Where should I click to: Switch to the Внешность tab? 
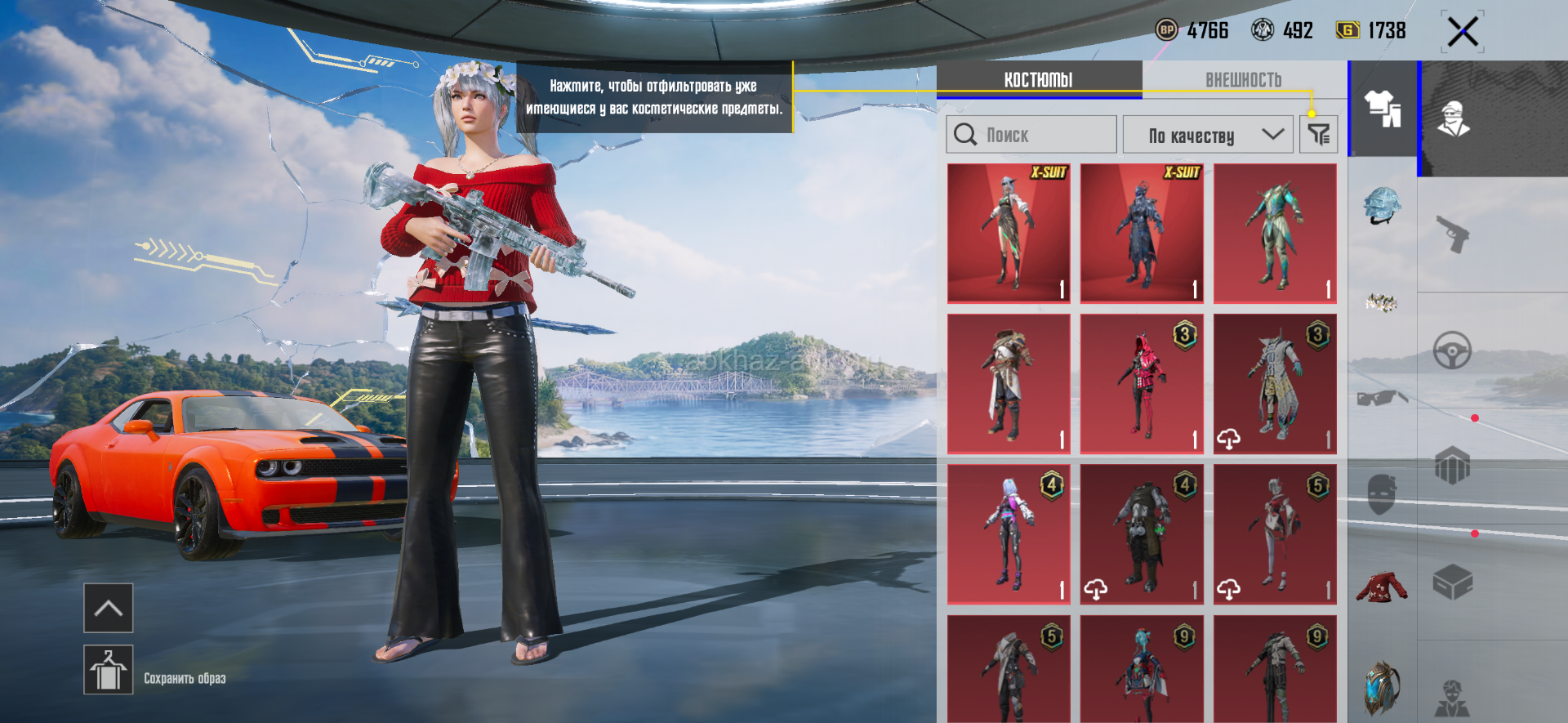(x=1243, y=80)
